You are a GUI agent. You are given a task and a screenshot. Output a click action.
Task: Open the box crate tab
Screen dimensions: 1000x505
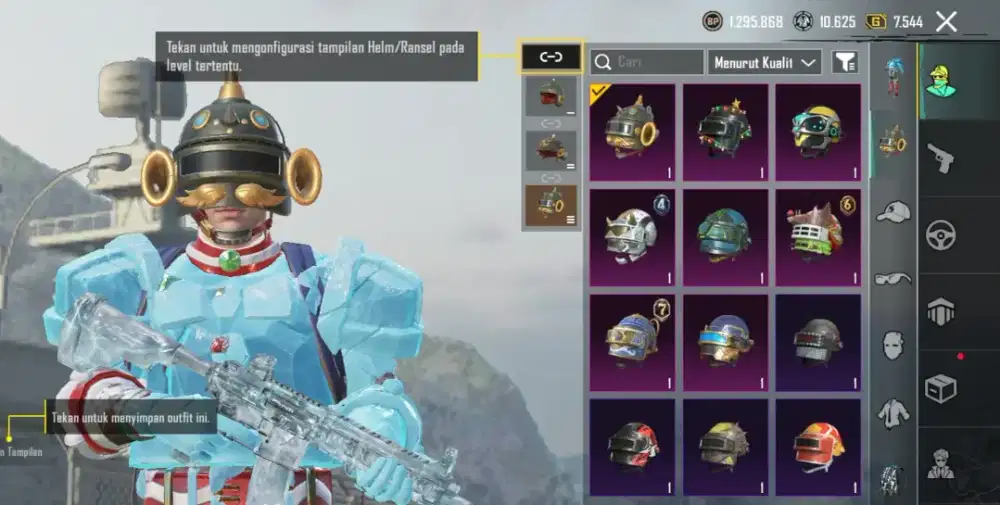coord(940,388)
